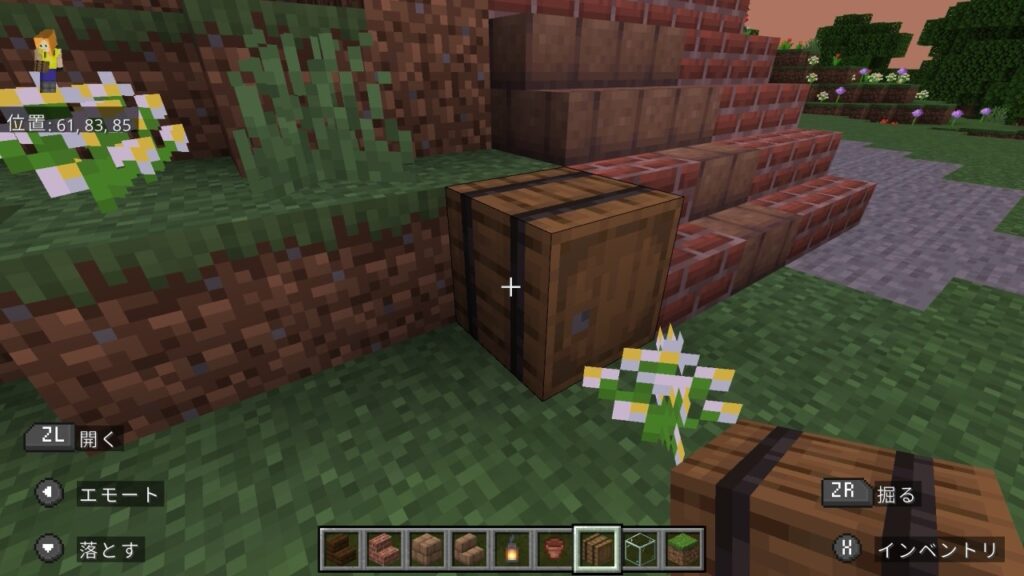Select the red brick stairs slot
The width and height of the screenshot is (1024, 576).
[x=383, y=549]
